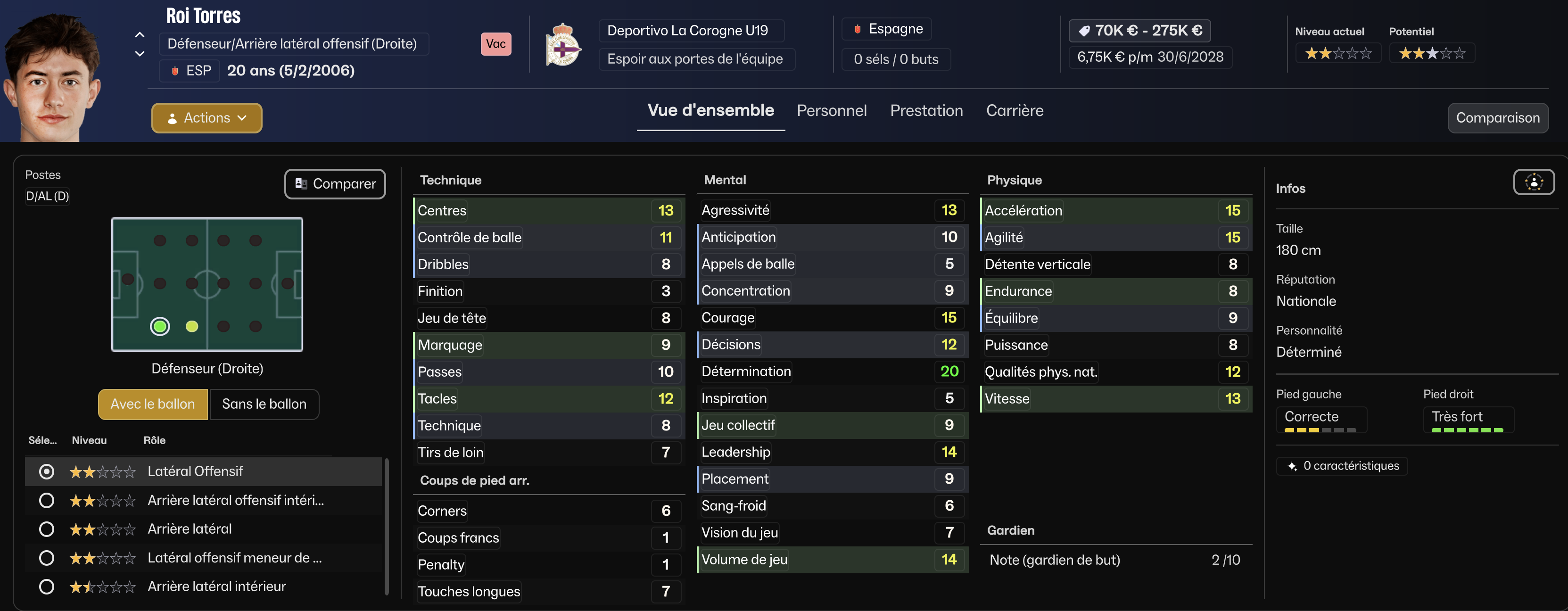Toggle to Sans le ballon

click(264, 404)
